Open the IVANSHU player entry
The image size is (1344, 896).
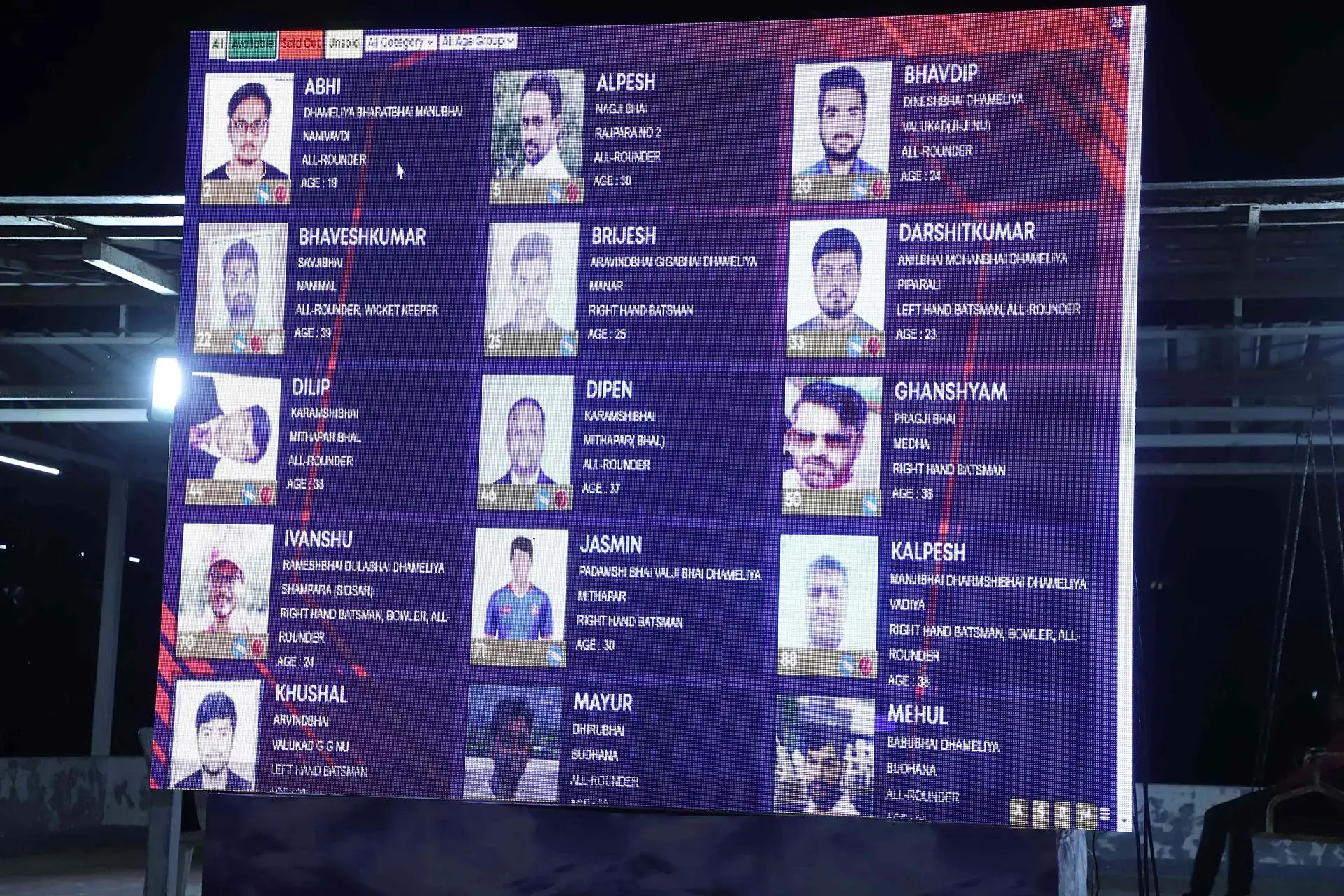[318, 539]
